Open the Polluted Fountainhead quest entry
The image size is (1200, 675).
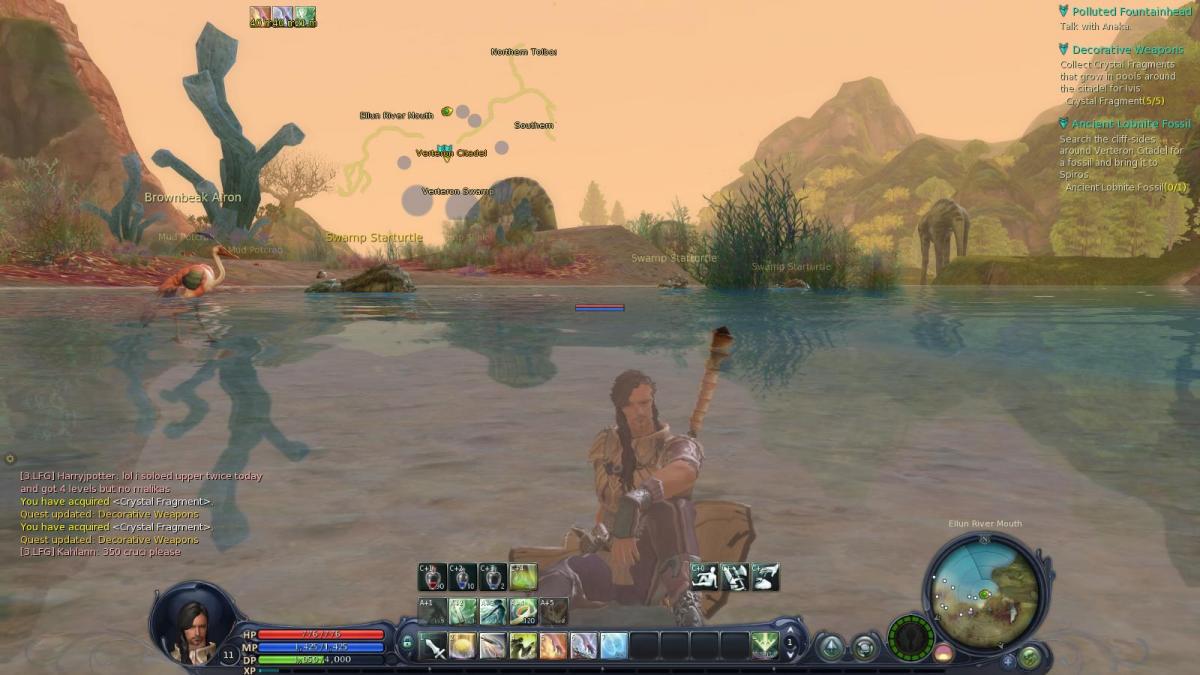click(1127, 11)
